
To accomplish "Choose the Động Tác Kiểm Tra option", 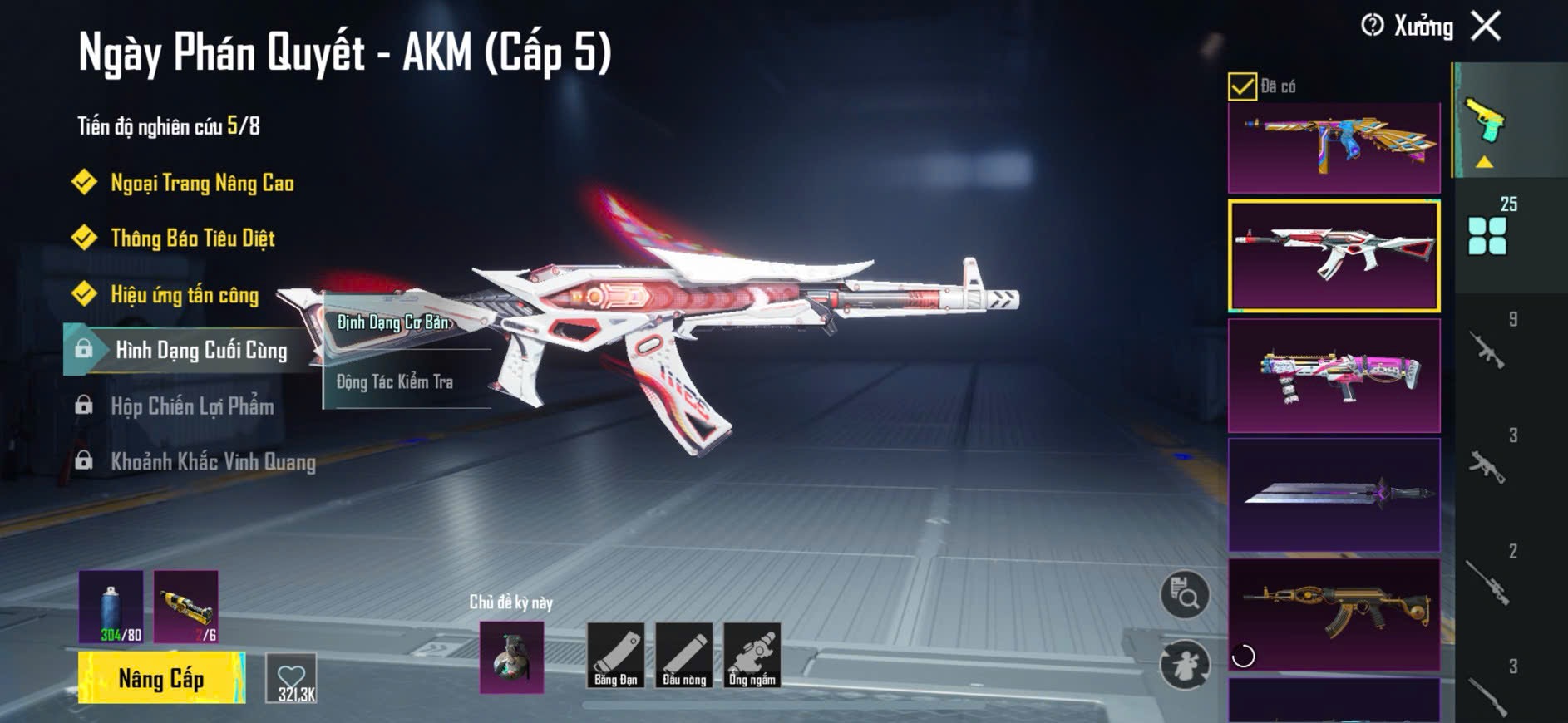I will pos(395,382).
